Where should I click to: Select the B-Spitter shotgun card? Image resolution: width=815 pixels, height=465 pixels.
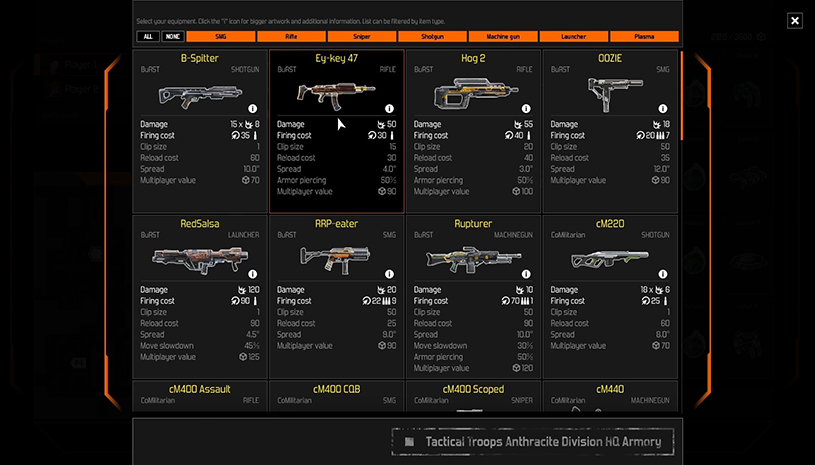click(x=200, y=95)
